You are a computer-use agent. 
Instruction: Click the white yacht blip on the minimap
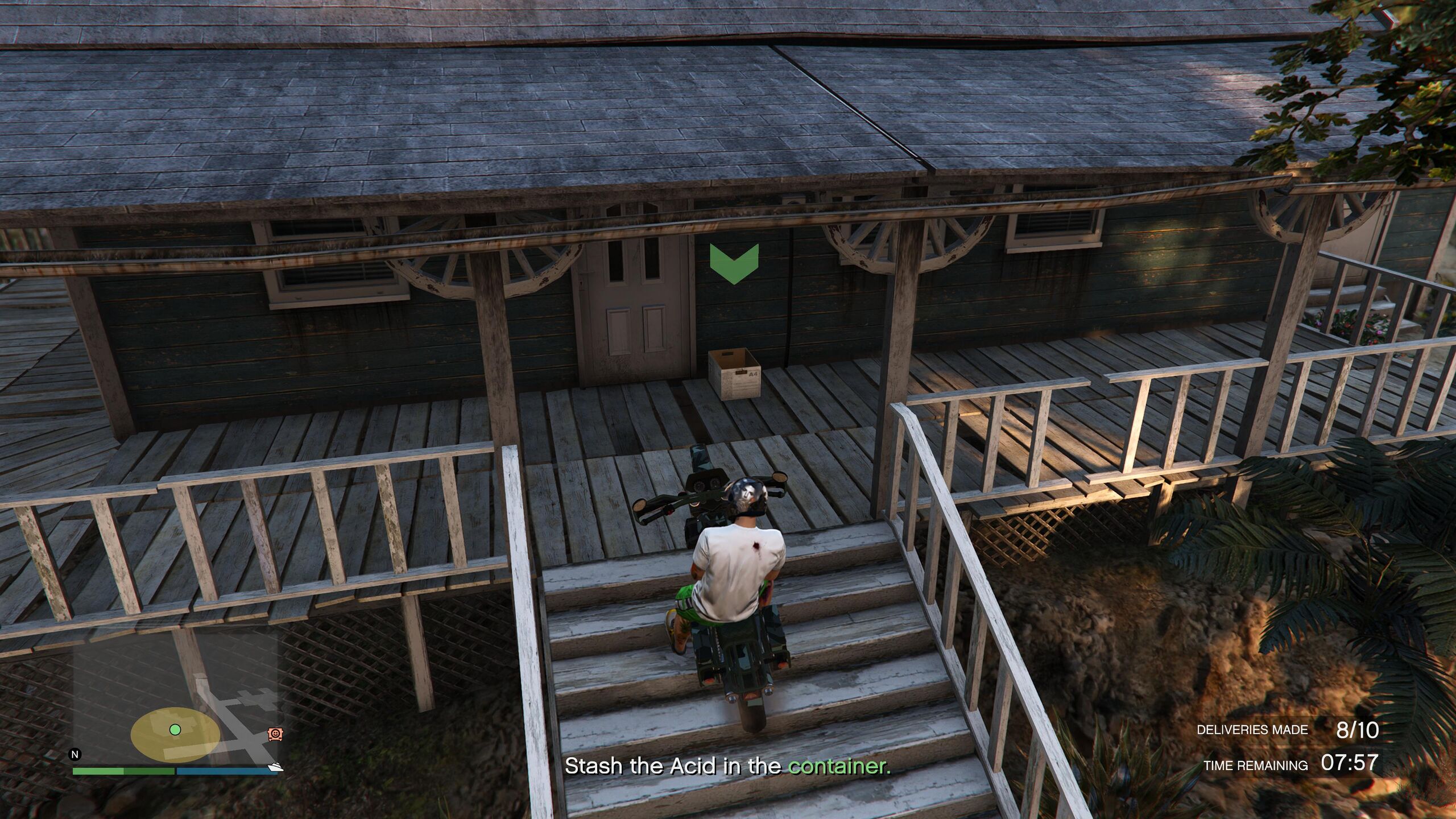[x=276, y=767]
